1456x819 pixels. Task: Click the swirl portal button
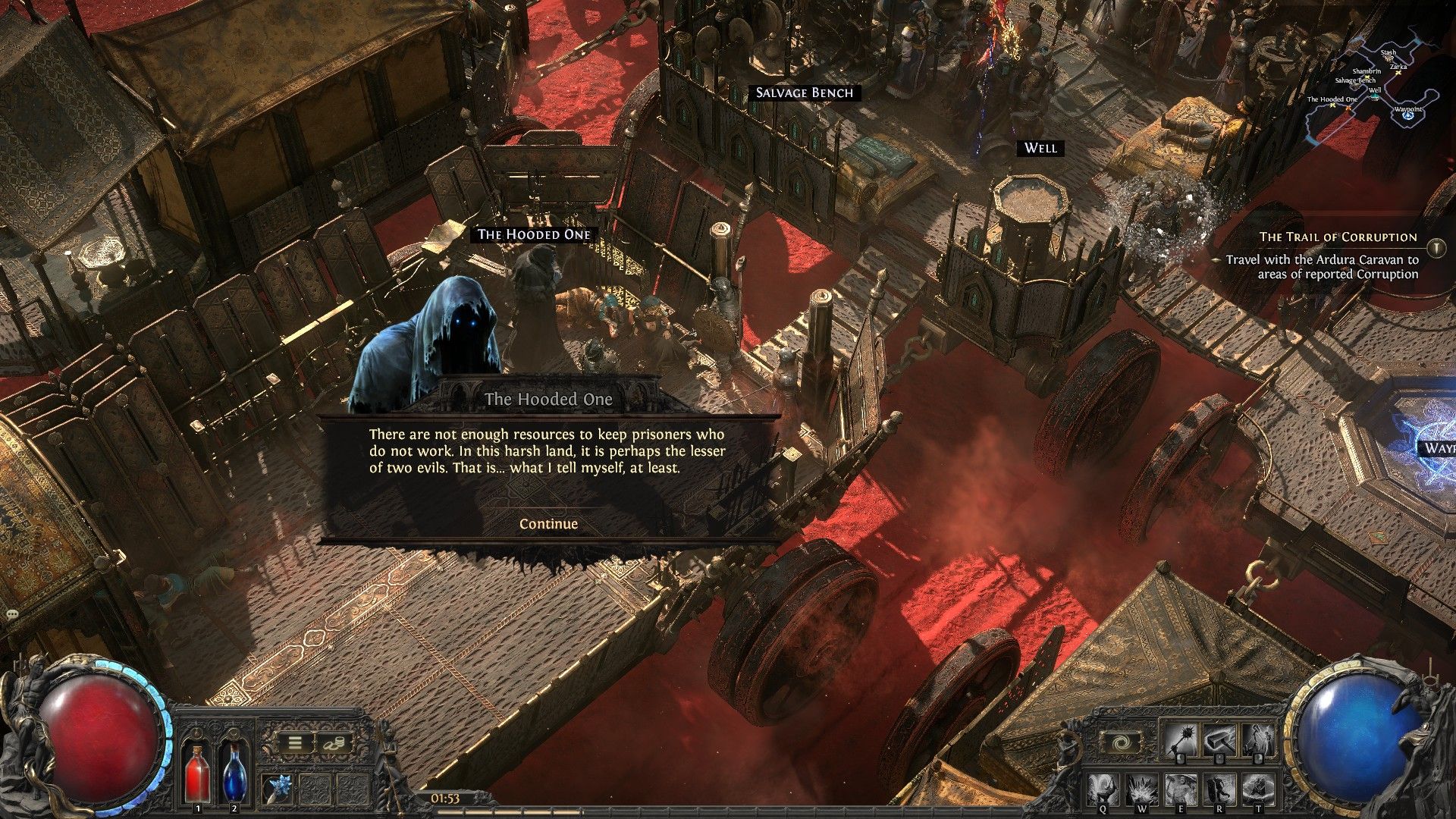[1120, 742]
